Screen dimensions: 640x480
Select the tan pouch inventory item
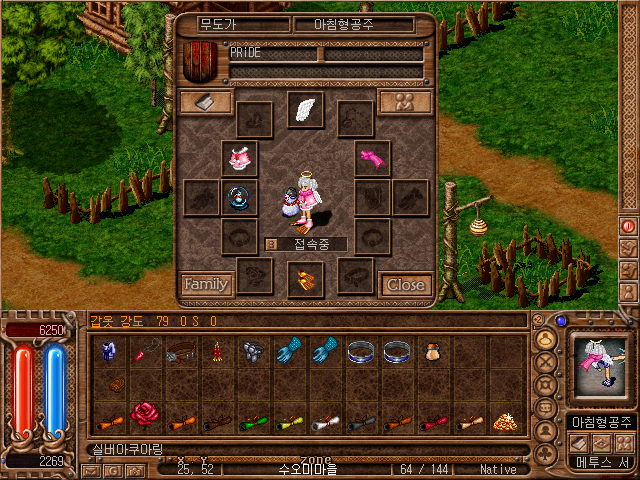433,351
